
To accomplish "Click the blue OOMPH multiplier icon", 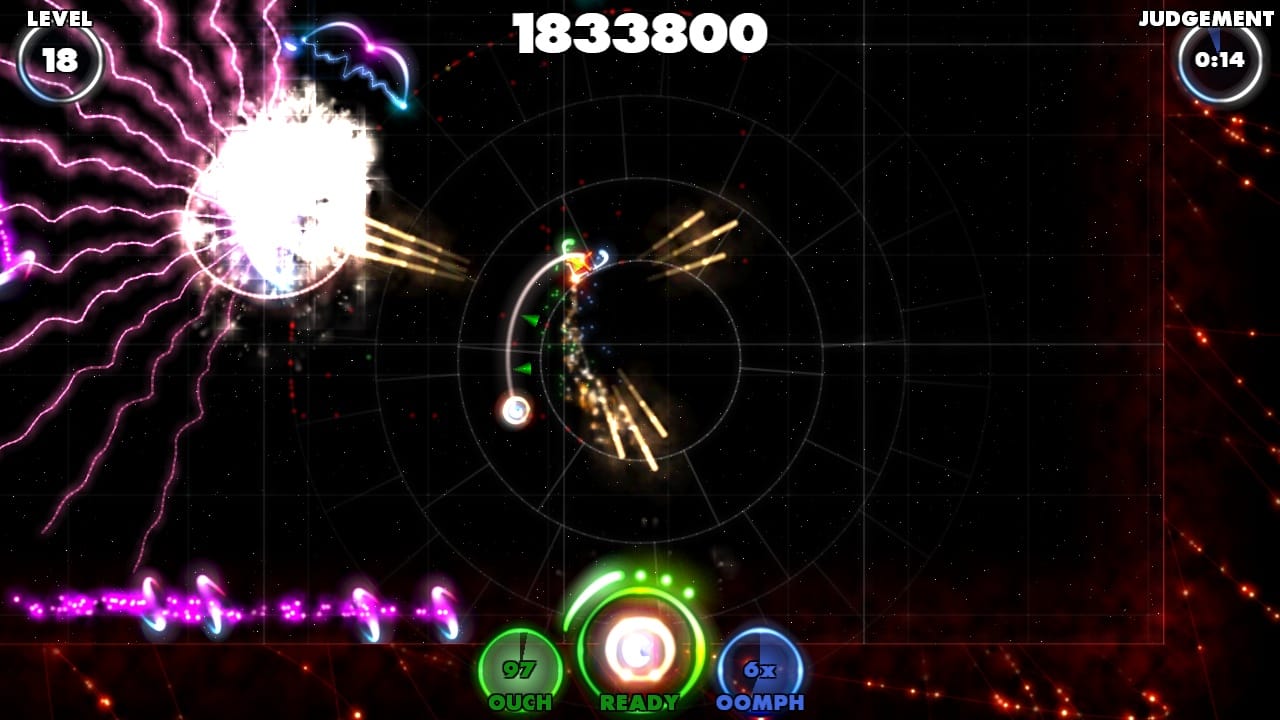I will [x=760, y=666].
